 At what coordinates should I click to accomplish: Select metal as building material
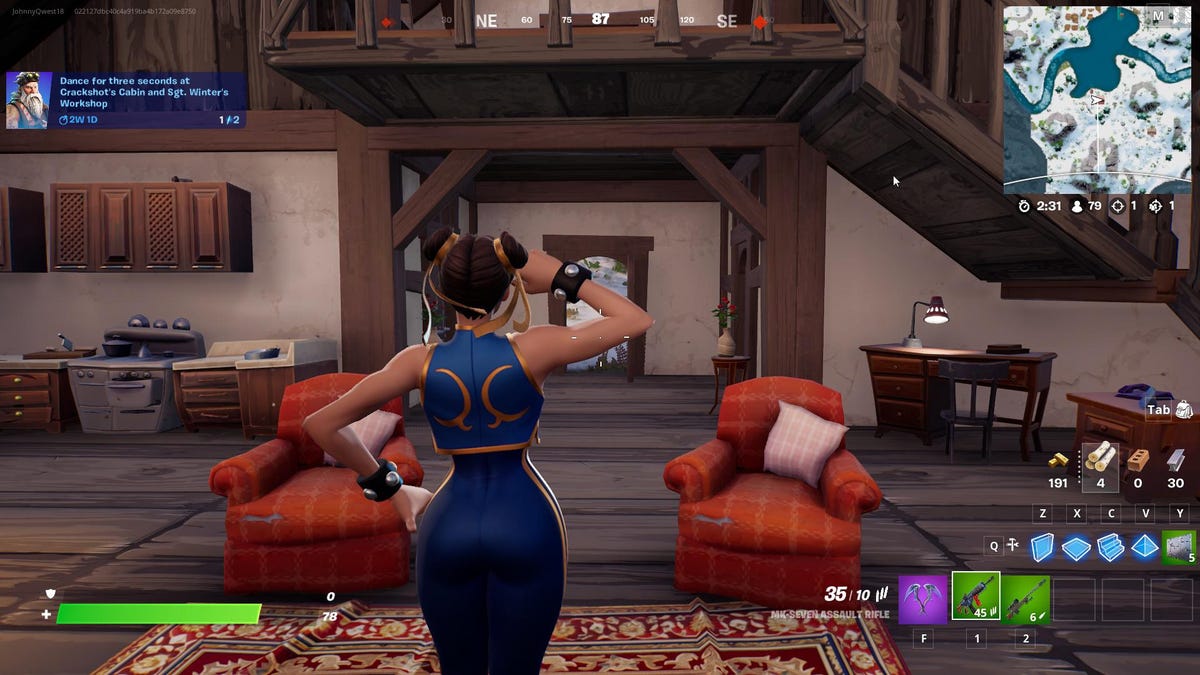[x=1176, y=459]
